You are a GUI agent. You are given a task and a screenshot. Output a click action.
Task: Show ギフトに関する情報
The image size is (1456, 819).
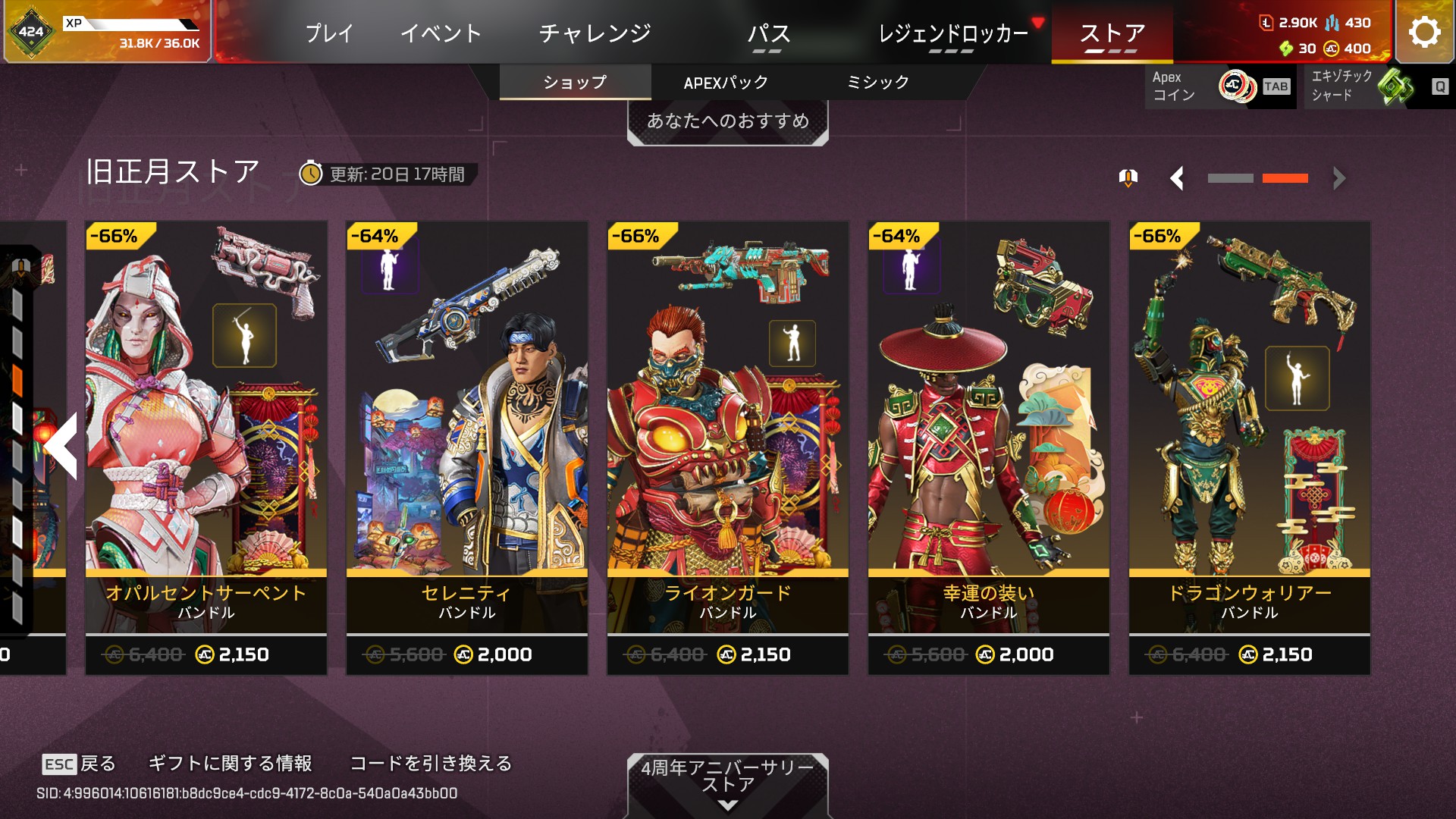click(230, 763)
